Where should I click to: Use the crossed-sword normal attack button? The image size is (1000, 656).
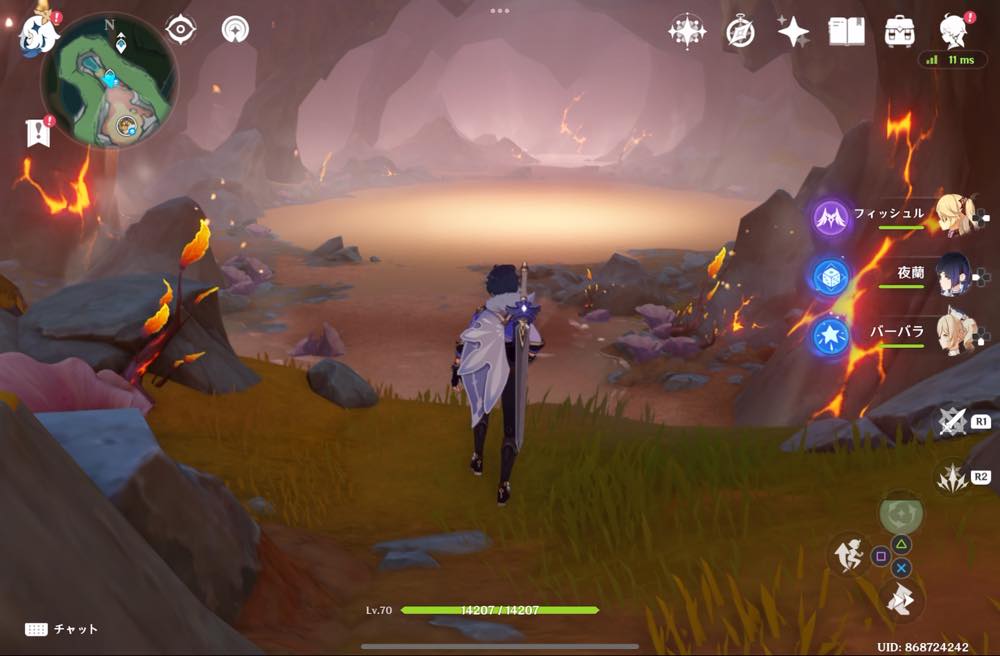[953, 422]
